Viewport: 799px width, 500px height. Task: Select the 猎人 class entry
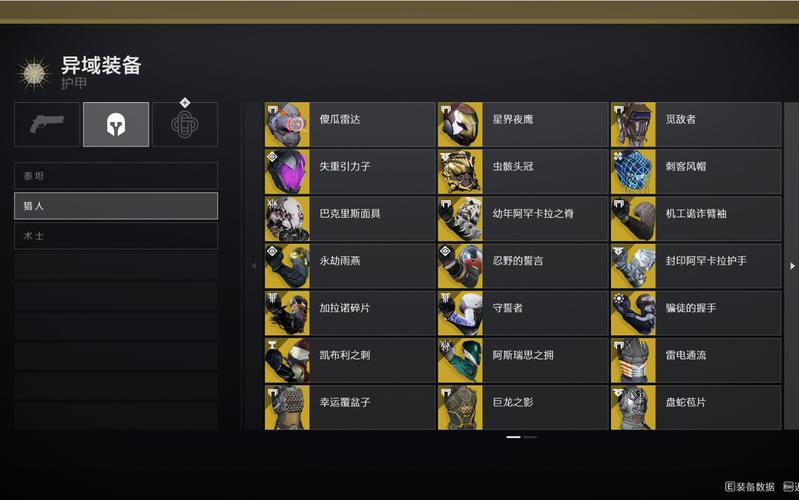pyautogui.click(x=116, y=206)
